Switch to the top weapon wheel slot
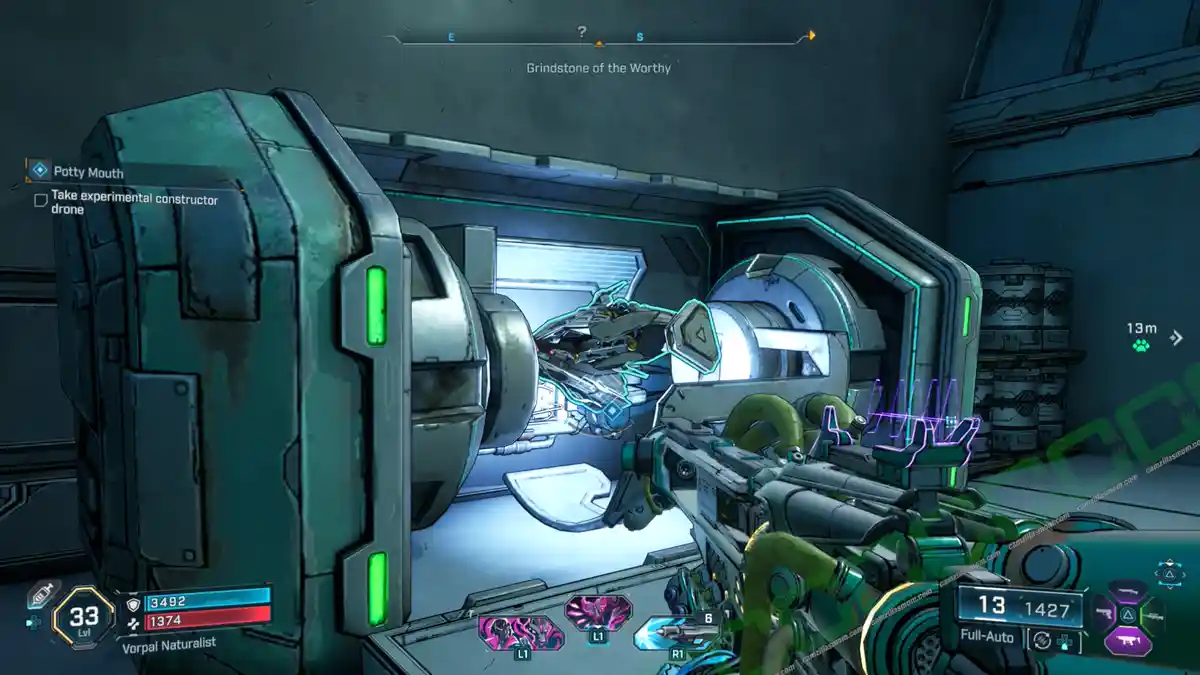 point(1127,591)
